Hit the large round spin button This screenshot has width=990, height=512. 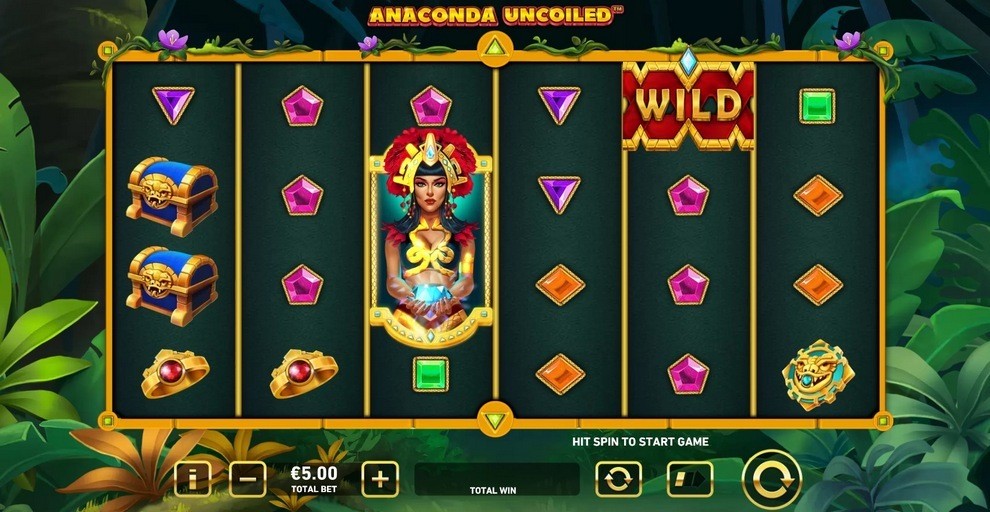772,479
